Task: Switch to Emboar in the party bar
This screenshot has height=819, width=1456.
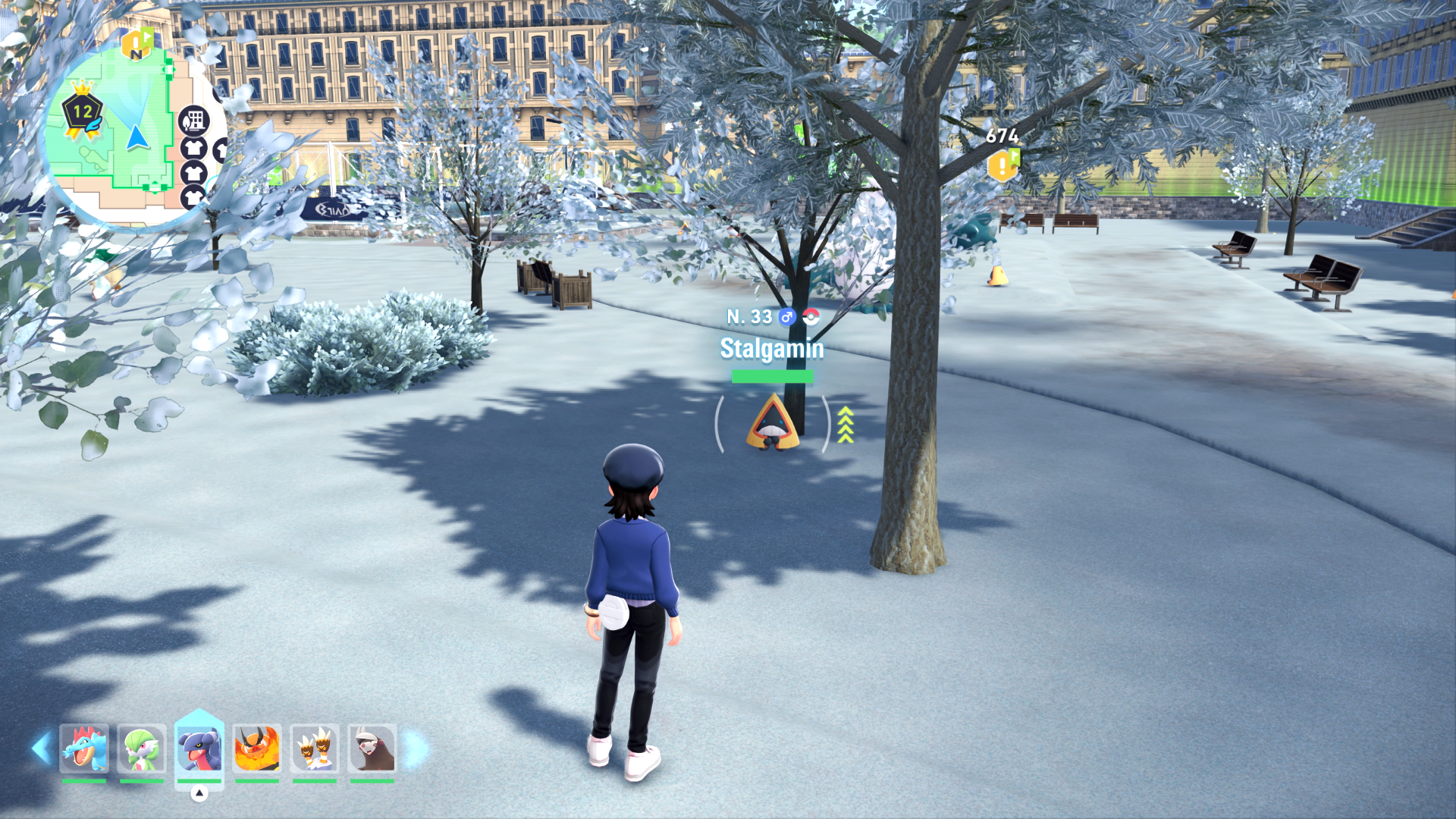Action: (x=257, y=749)
